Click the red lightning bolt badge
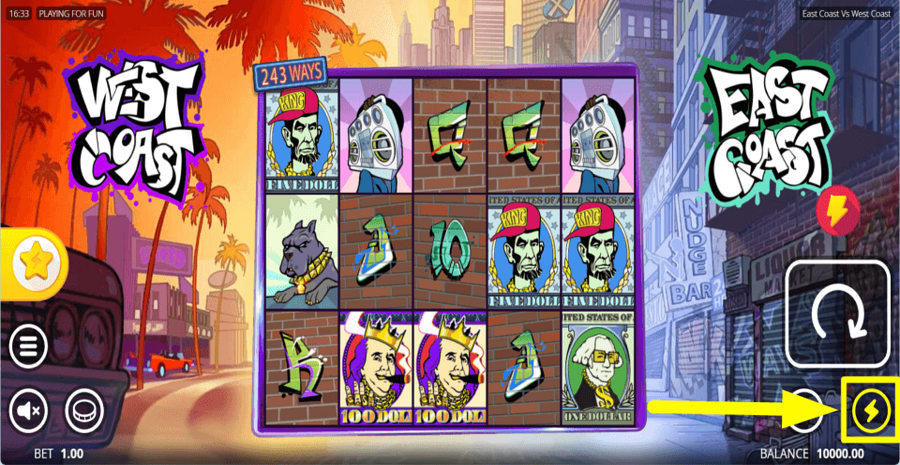900x465 pixels. [x=837, y=210]
